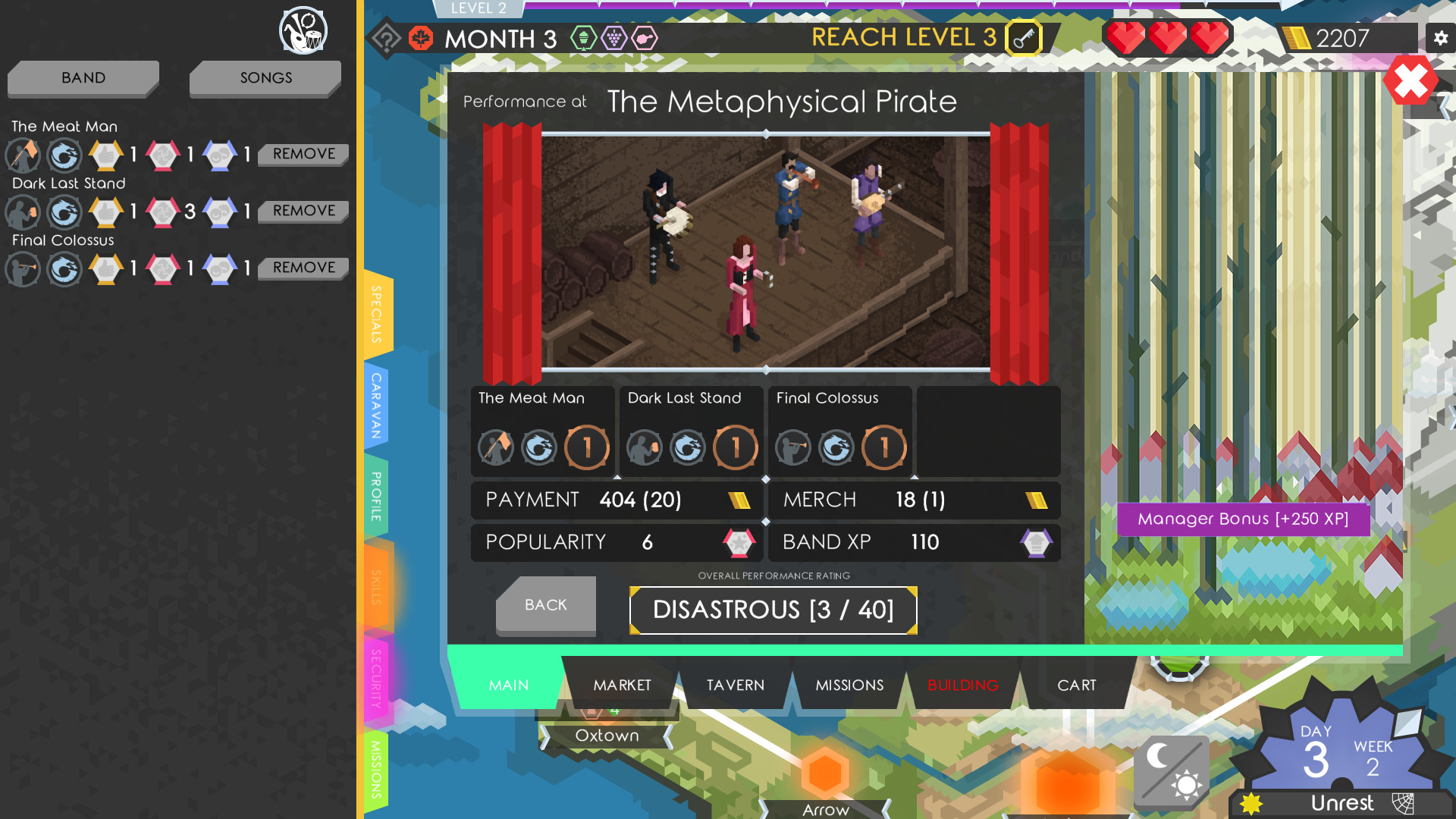Image resolution: width=1456 pixels, height=819 pixels.
Task: Select the grapes resource icon in the top bar
Action: point(613,37)
